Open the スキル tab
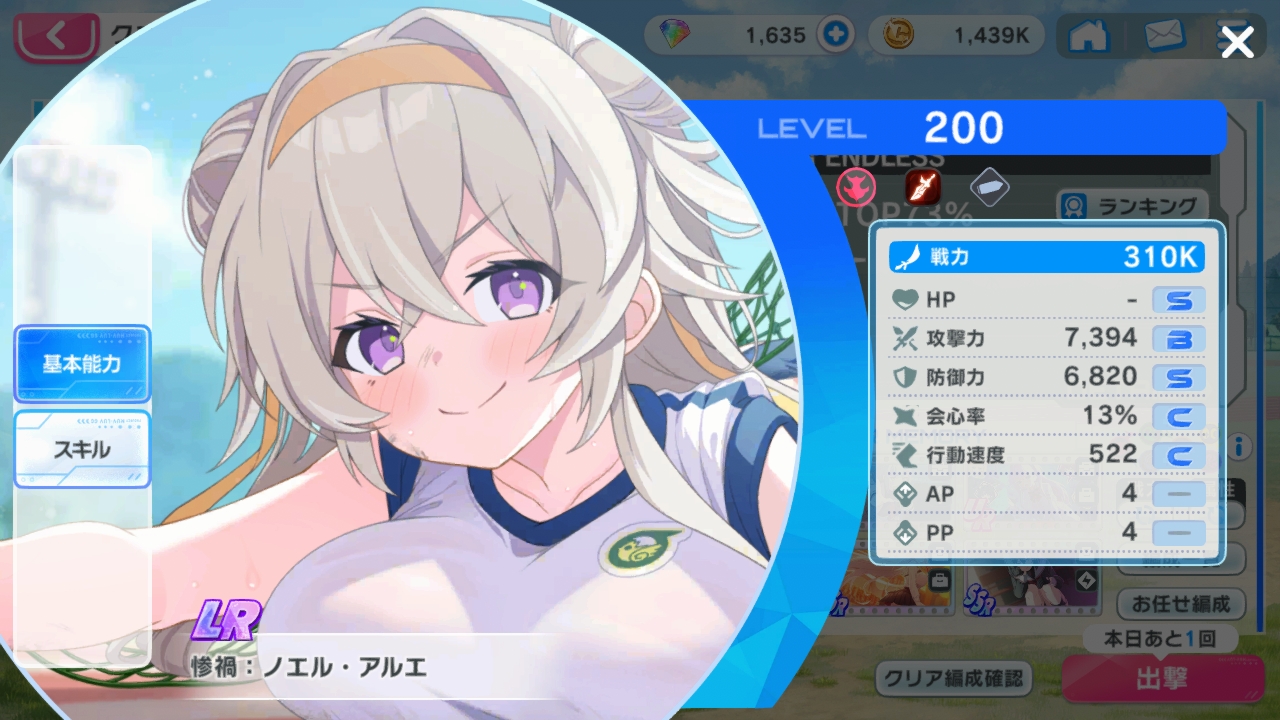1280x720 pixels. 82,449
